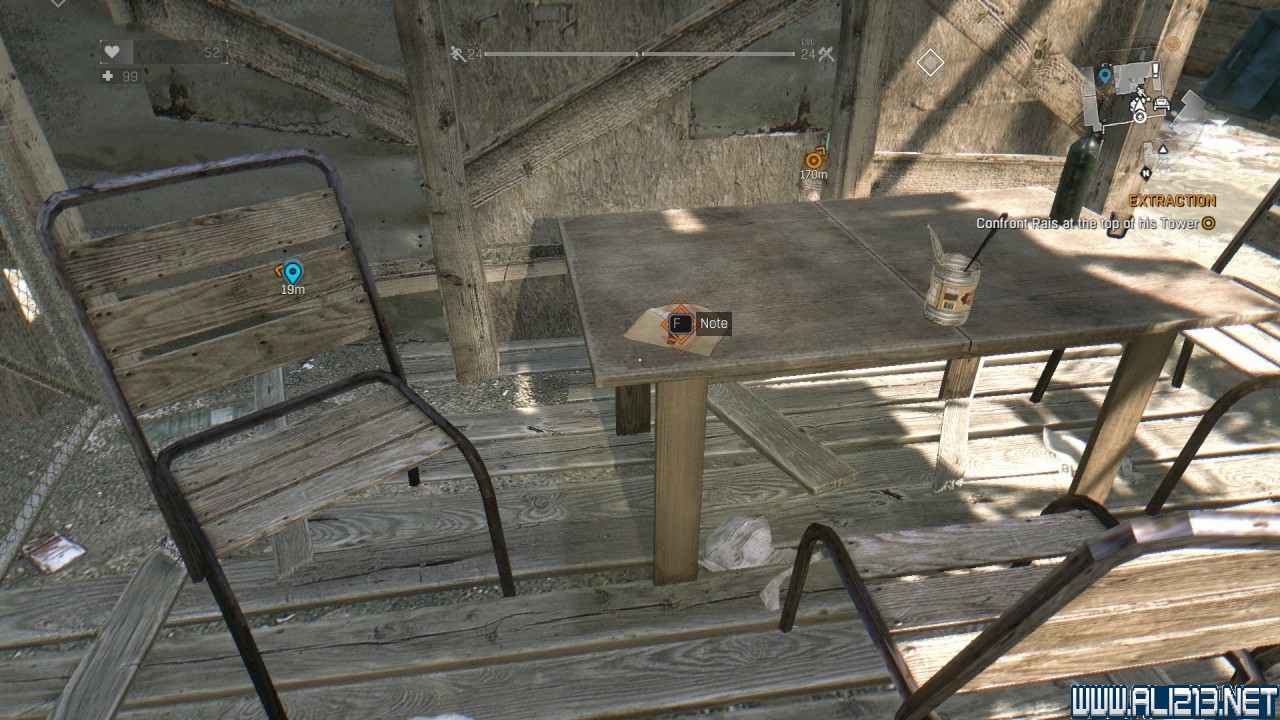This screenshot has height=720, width=1280.
Task: Click the orange objective marker showing 170m
Action: click(x=814, y=158)
